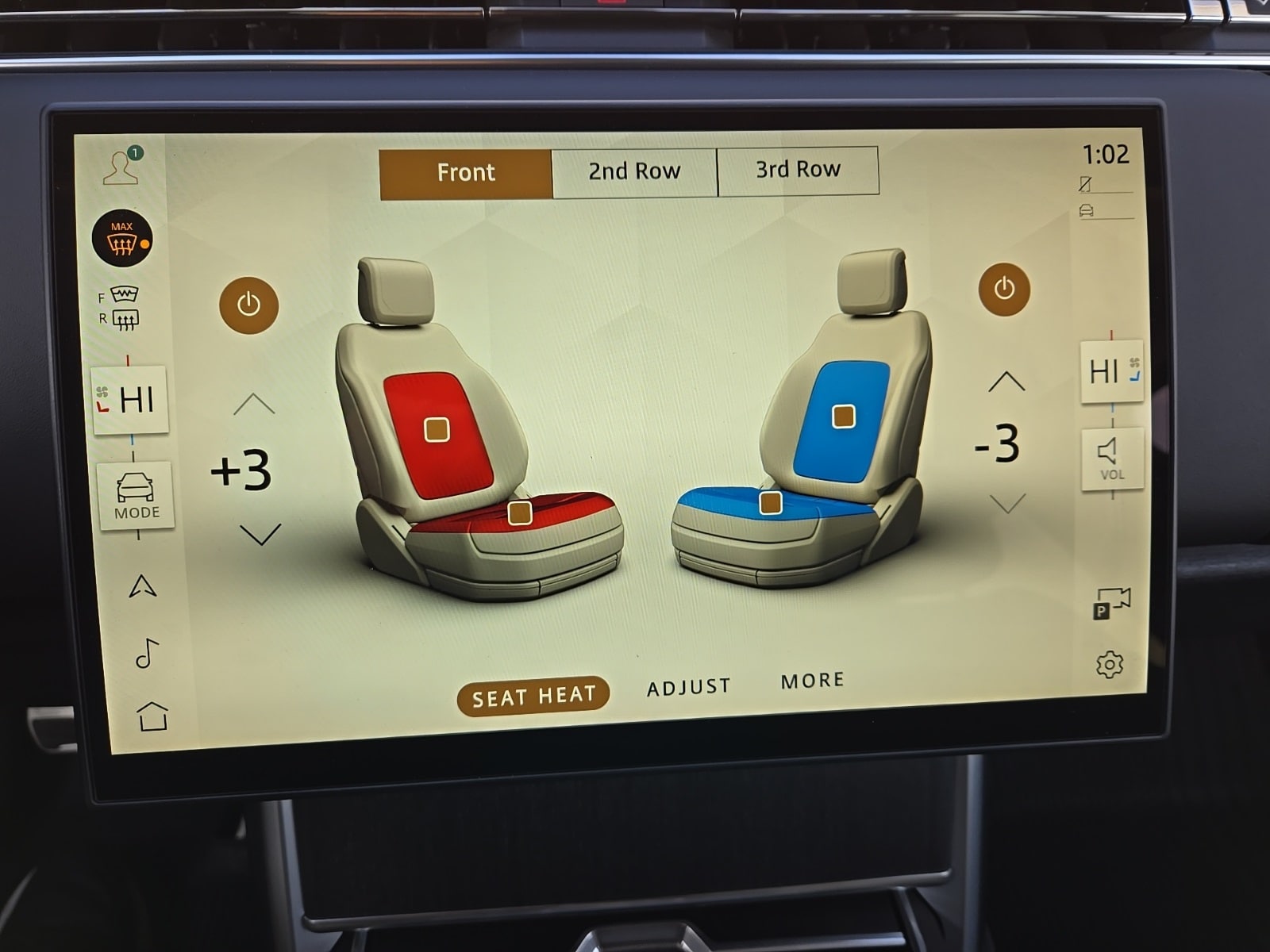
Task: Open the music note media icon
Action: [x=147, y=653]
